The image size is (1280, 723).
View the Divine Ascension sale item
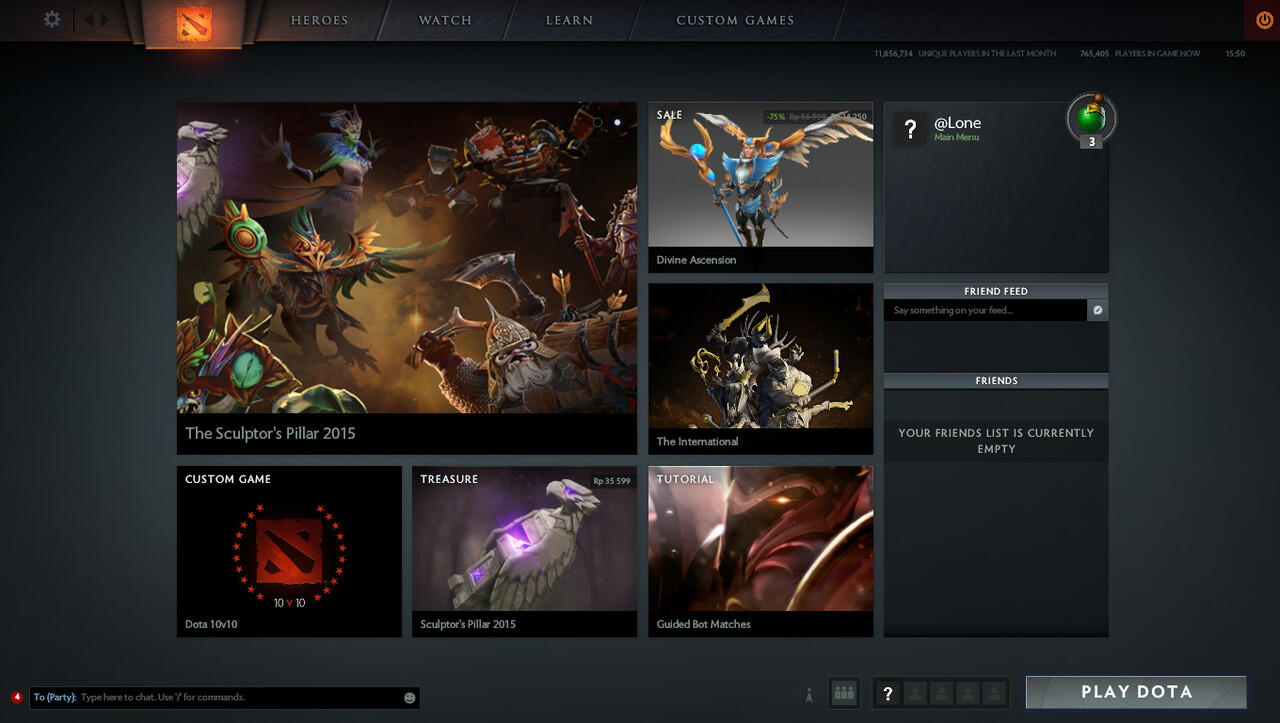click(760, 187)
